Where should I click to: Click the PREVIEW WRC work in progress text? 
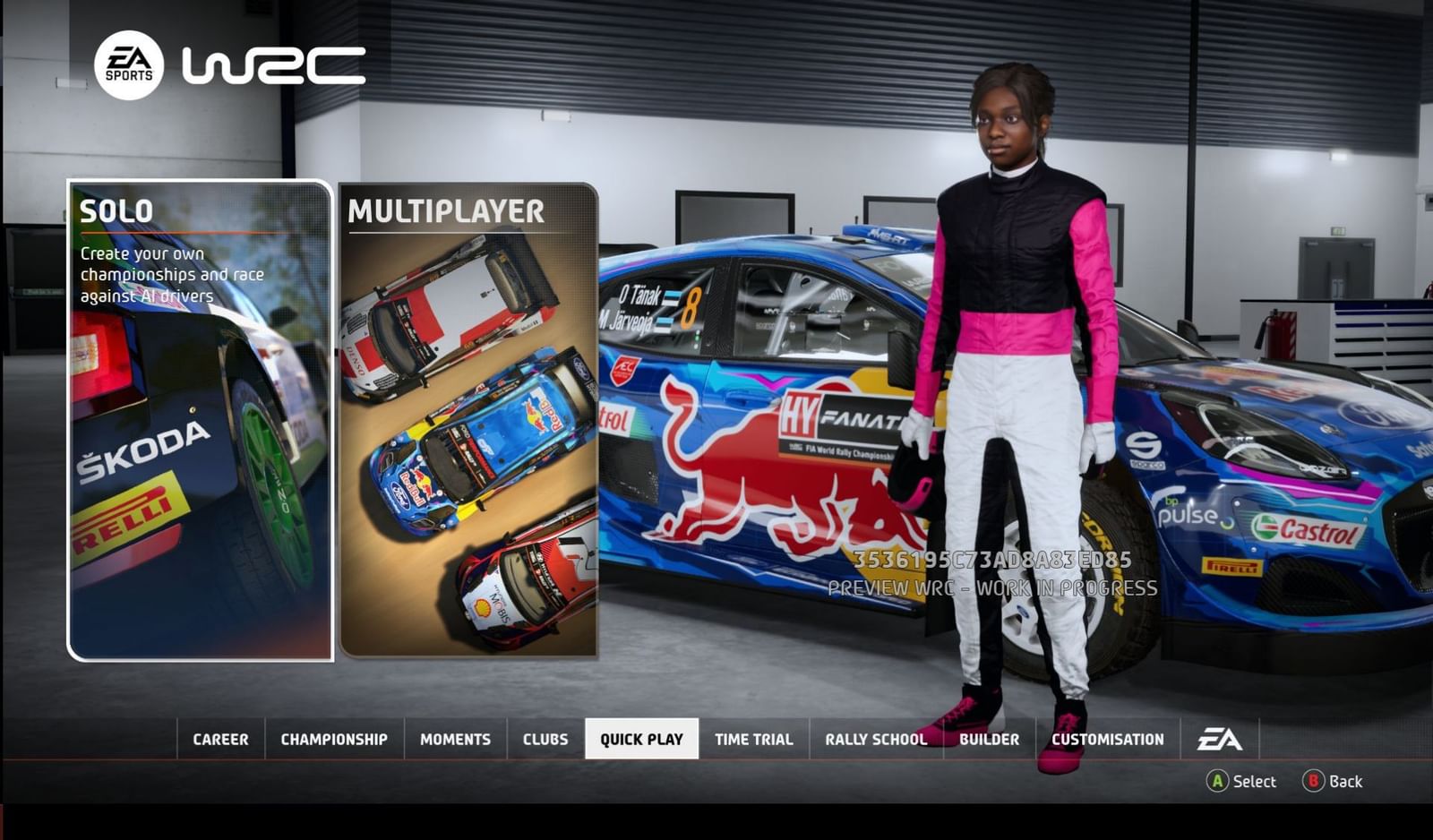pyautogui.click(x=992, y=588)
